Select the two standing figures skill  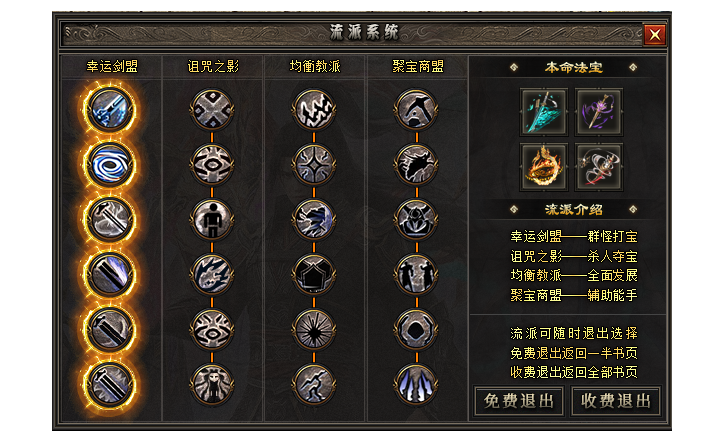[x=416, y=272]
